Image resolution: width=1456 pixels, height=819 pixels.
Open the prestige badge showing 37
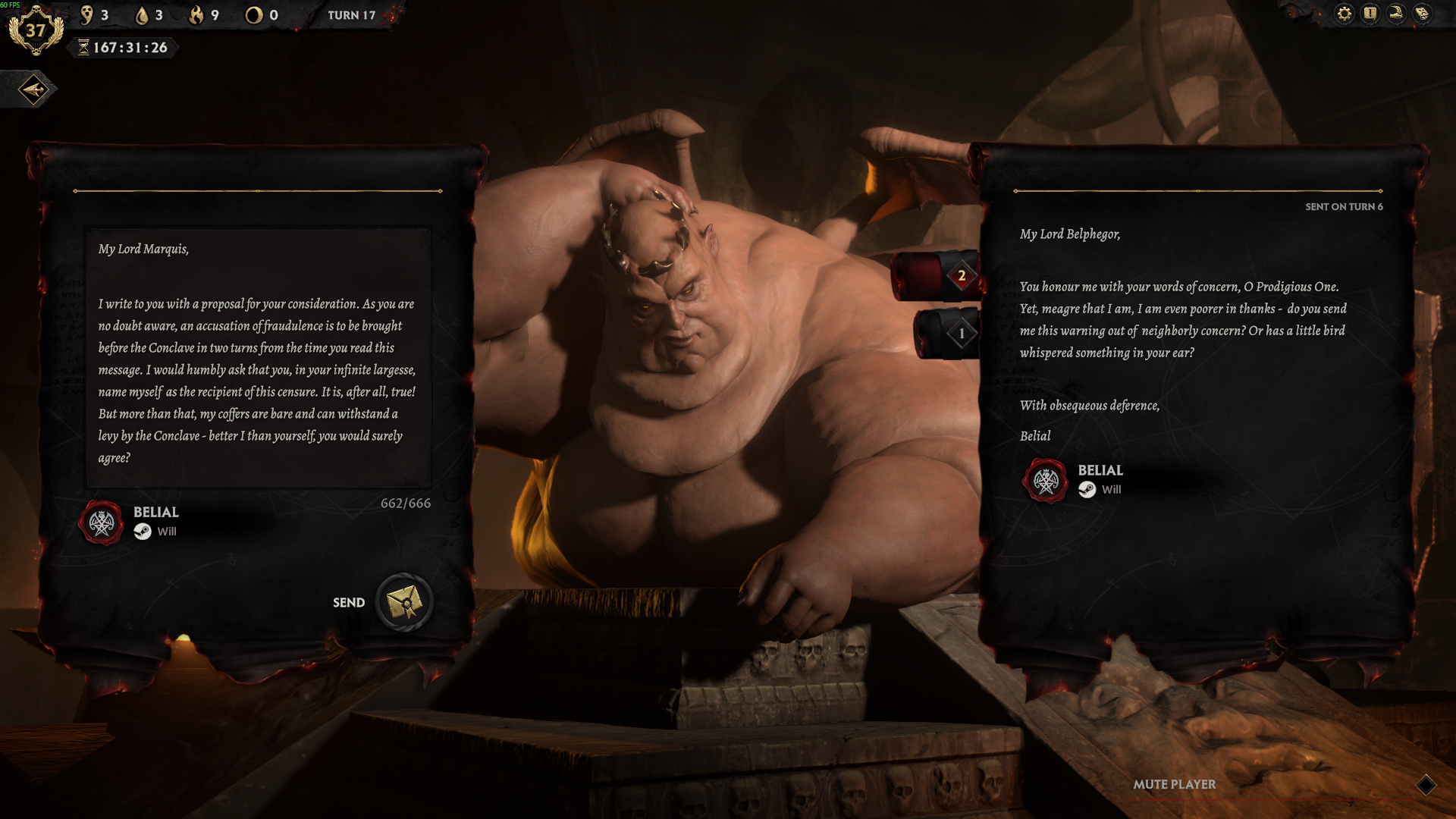pos(36,31)
